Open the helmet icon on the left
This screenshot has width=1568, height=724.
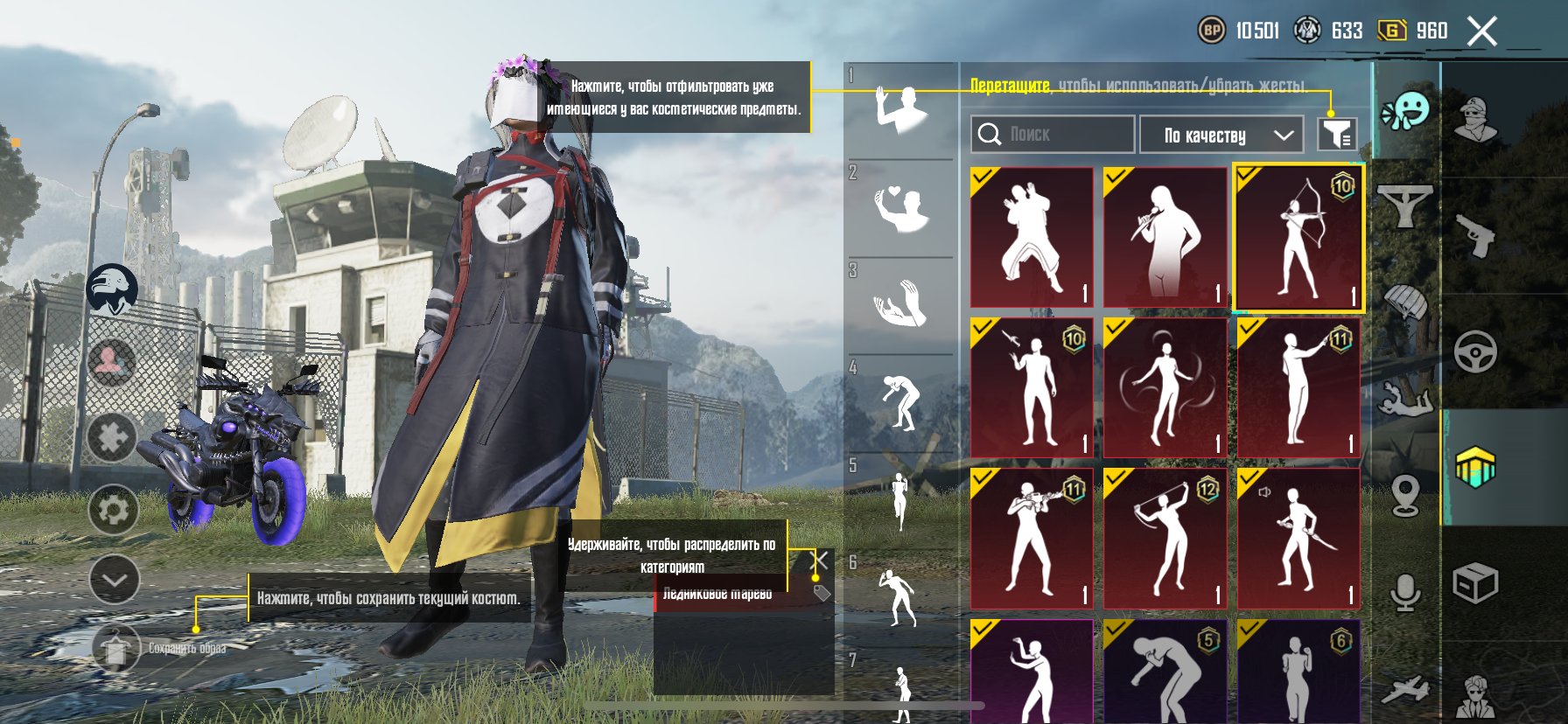pyautogui.click(x=112, y=289)
